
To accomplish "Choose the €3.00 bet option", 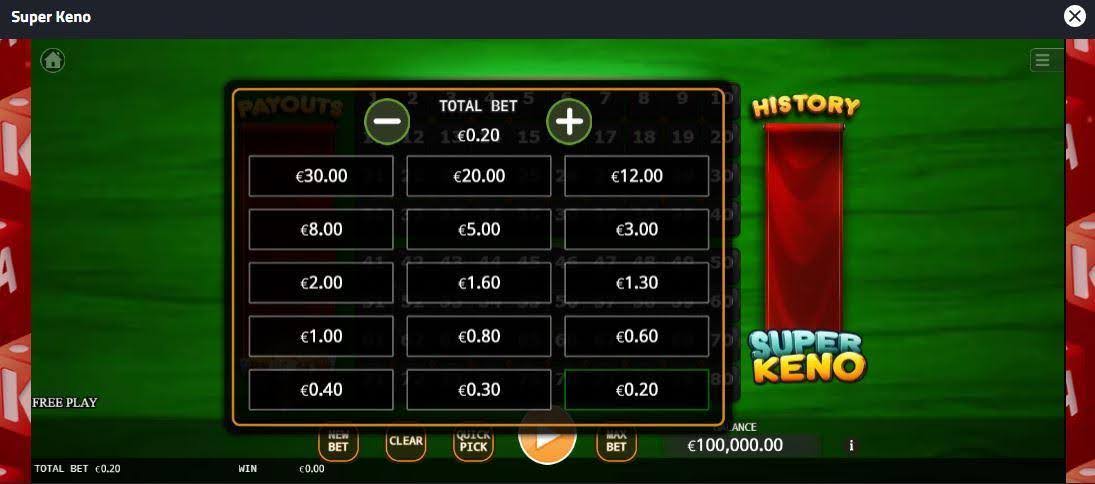I will point(637,229).
